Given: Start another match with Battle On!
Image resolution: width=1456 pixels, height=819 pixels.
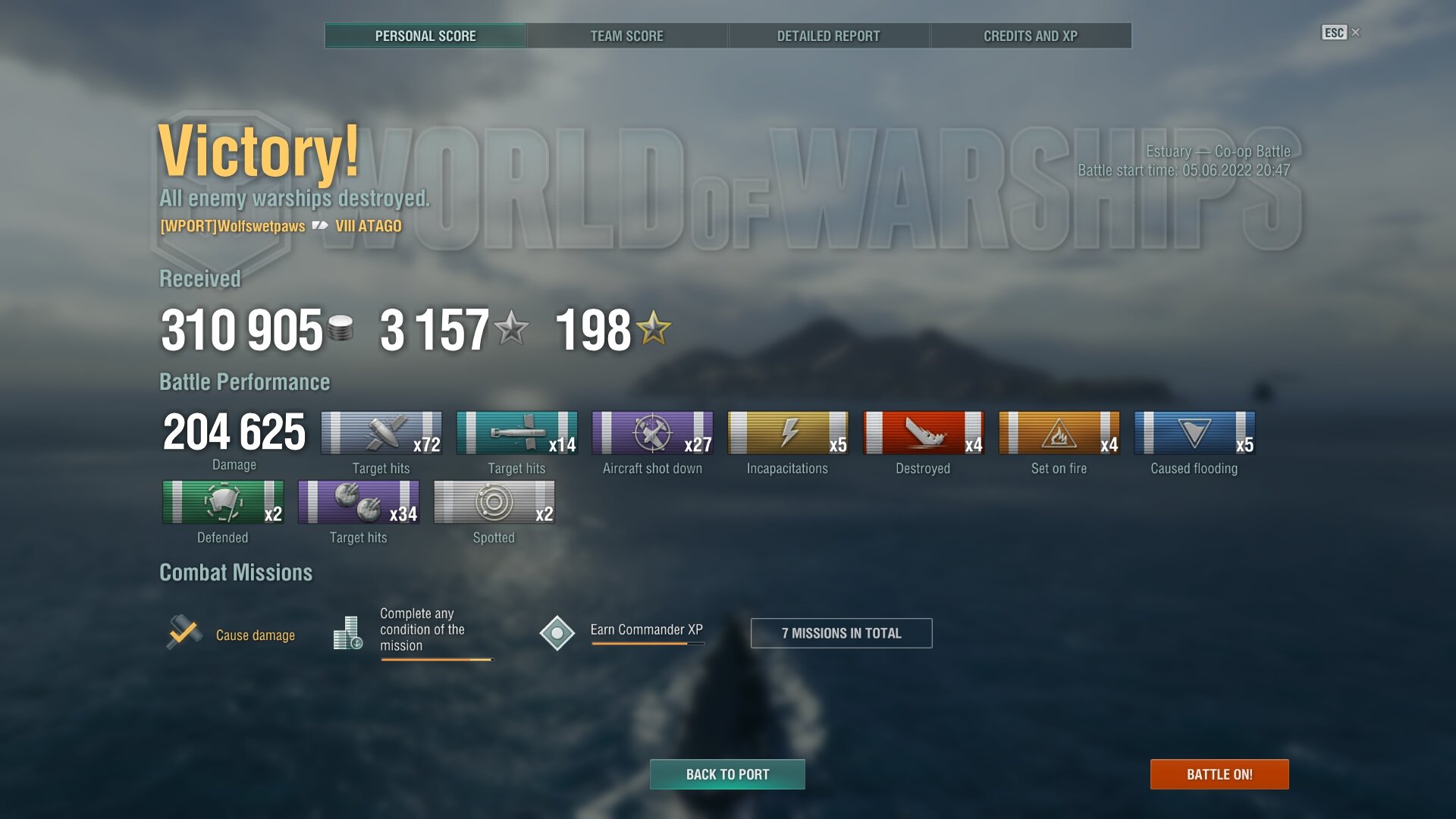Looking at the screenshot, I should [x=1219, y=774].
